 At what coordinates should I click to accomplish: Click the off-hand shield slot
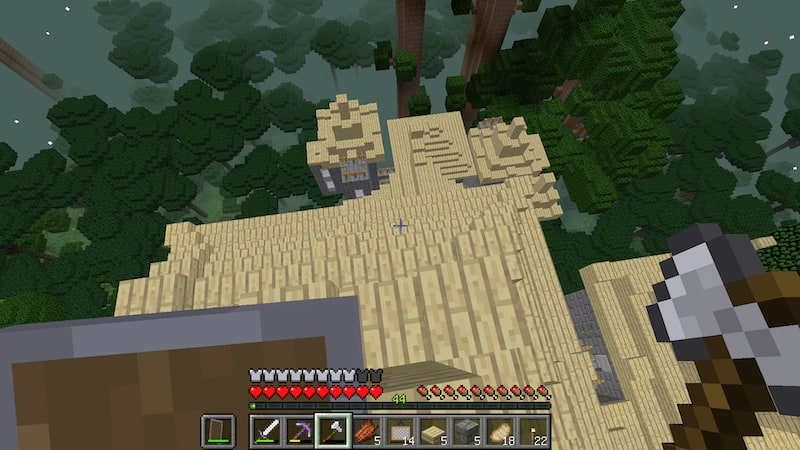coord(218,431)
